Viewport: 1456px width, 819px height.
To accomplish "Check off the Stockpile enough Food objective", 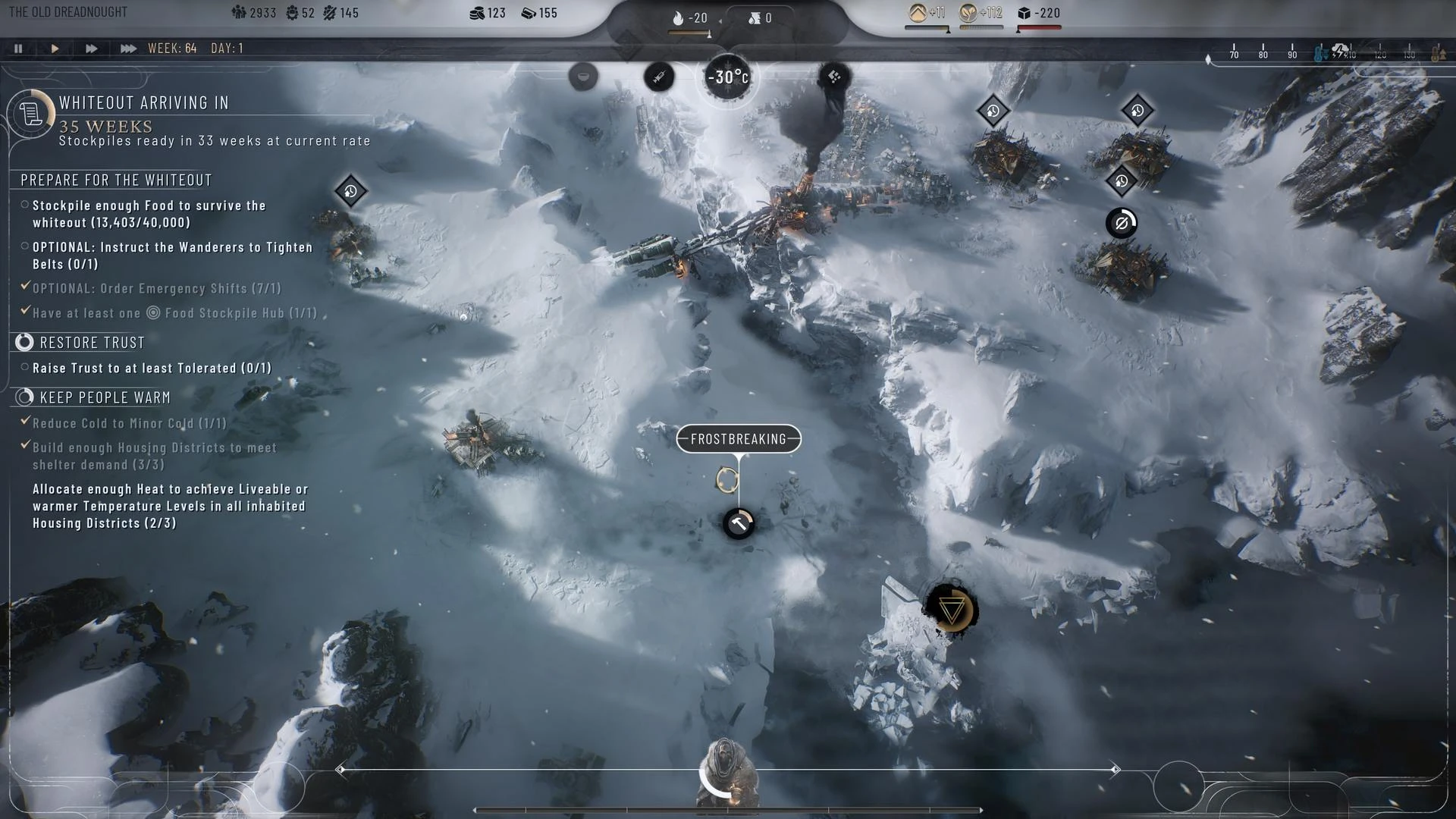I will tap(24, 206).
